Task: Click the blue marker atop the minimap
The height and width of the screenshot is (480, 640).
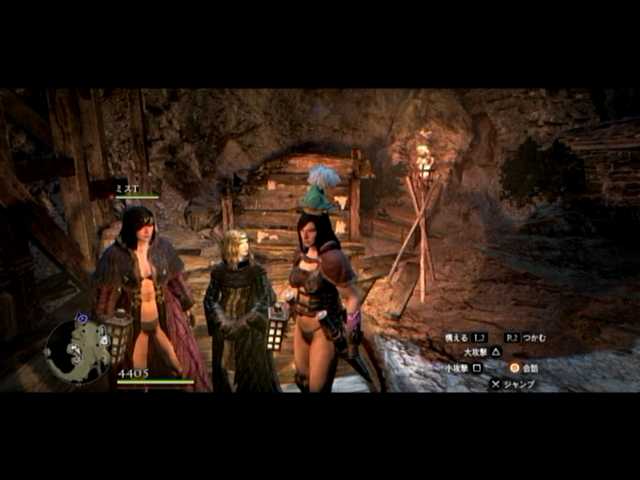Action: point(81,318)
